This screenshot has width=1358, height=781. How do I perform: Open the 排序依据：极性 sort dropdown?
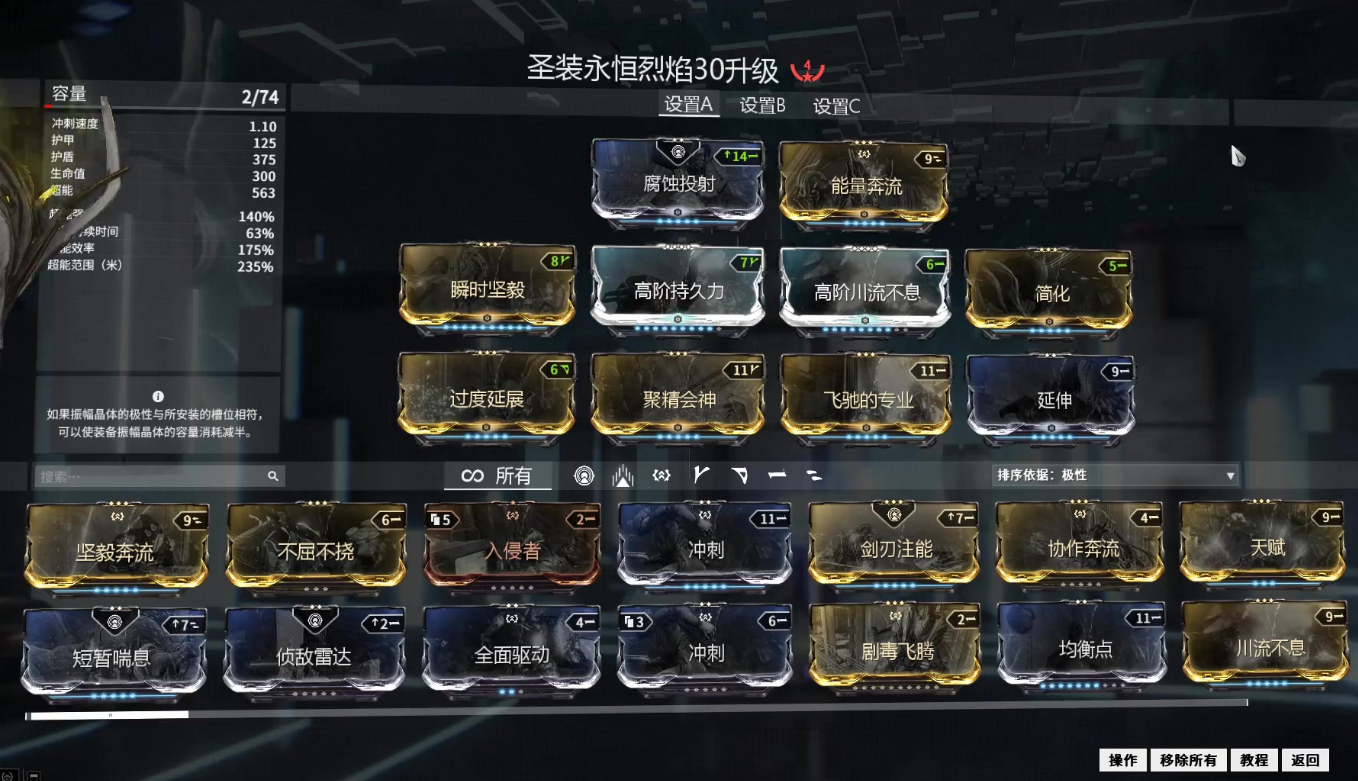click(1113, 476)
